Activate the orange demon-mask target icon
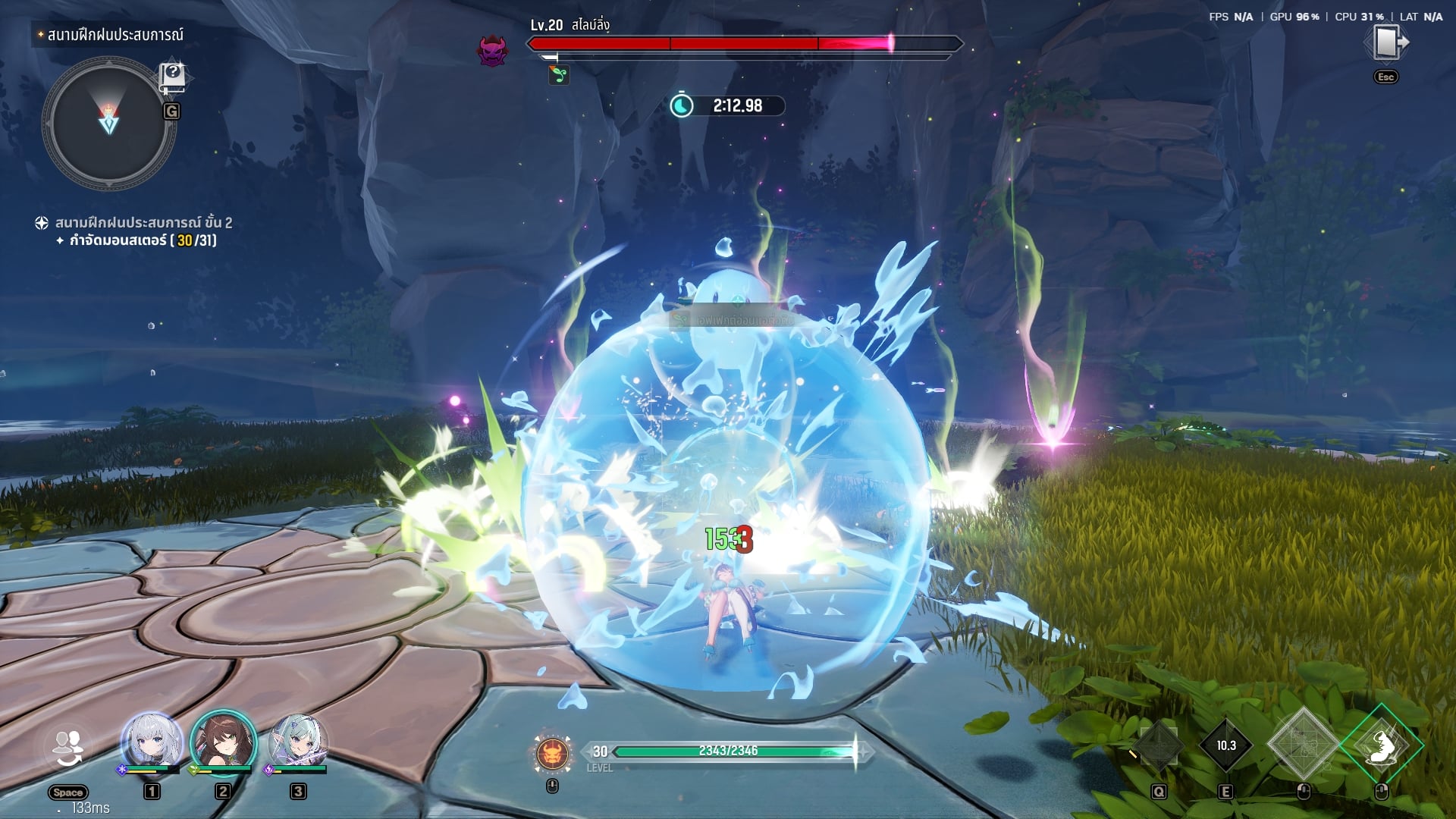 click(553, 753)
